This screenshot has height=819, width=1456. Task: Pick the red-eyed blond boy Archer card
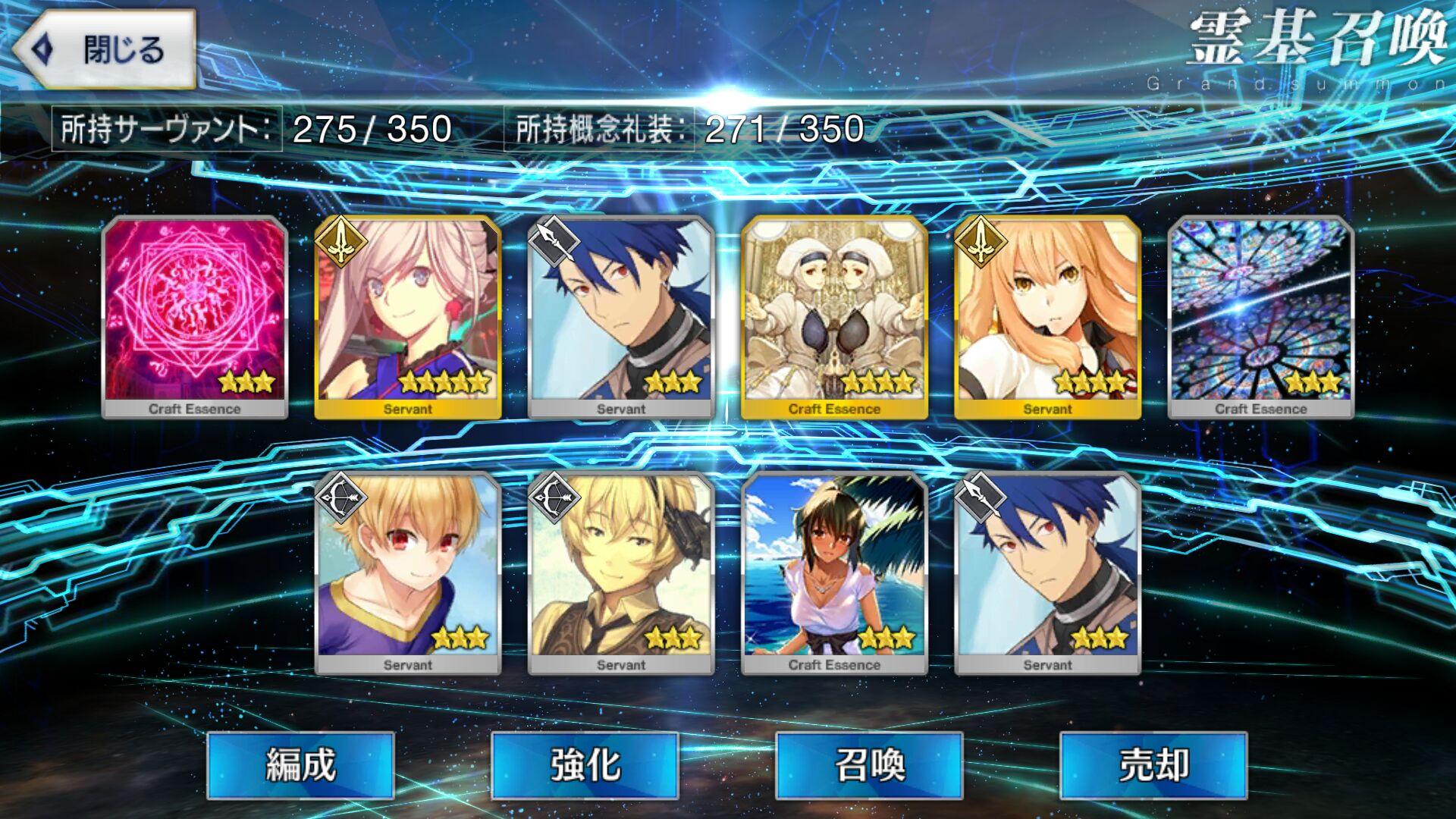[x=408, y=573]
